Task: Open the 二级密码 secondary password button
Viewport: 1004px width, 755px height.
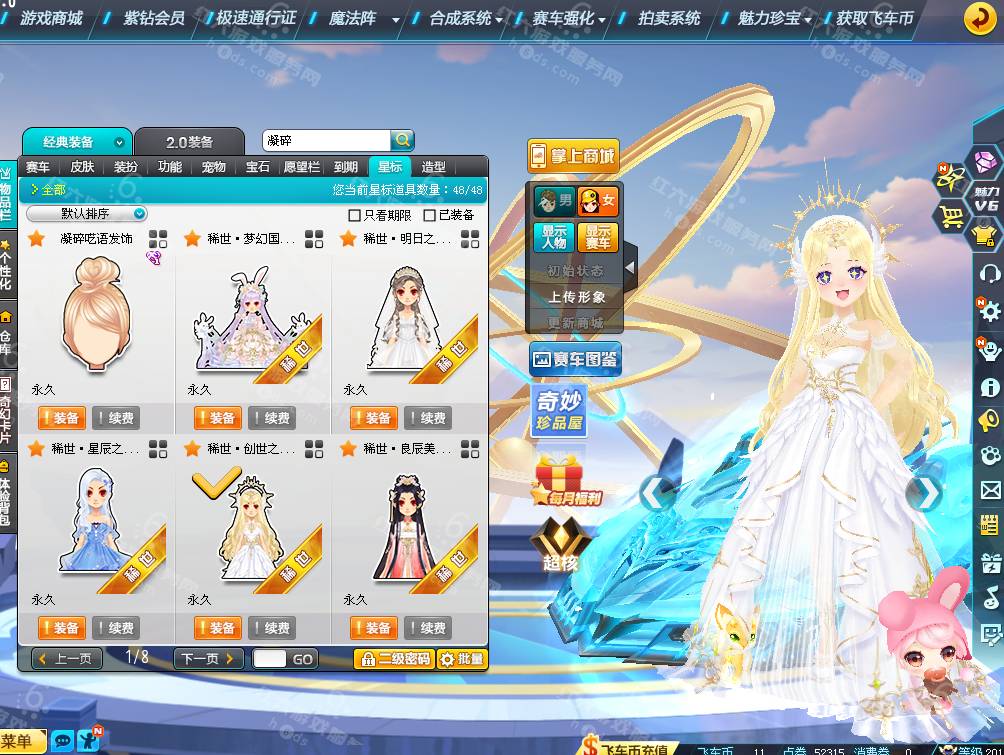Action: [396, 659]
